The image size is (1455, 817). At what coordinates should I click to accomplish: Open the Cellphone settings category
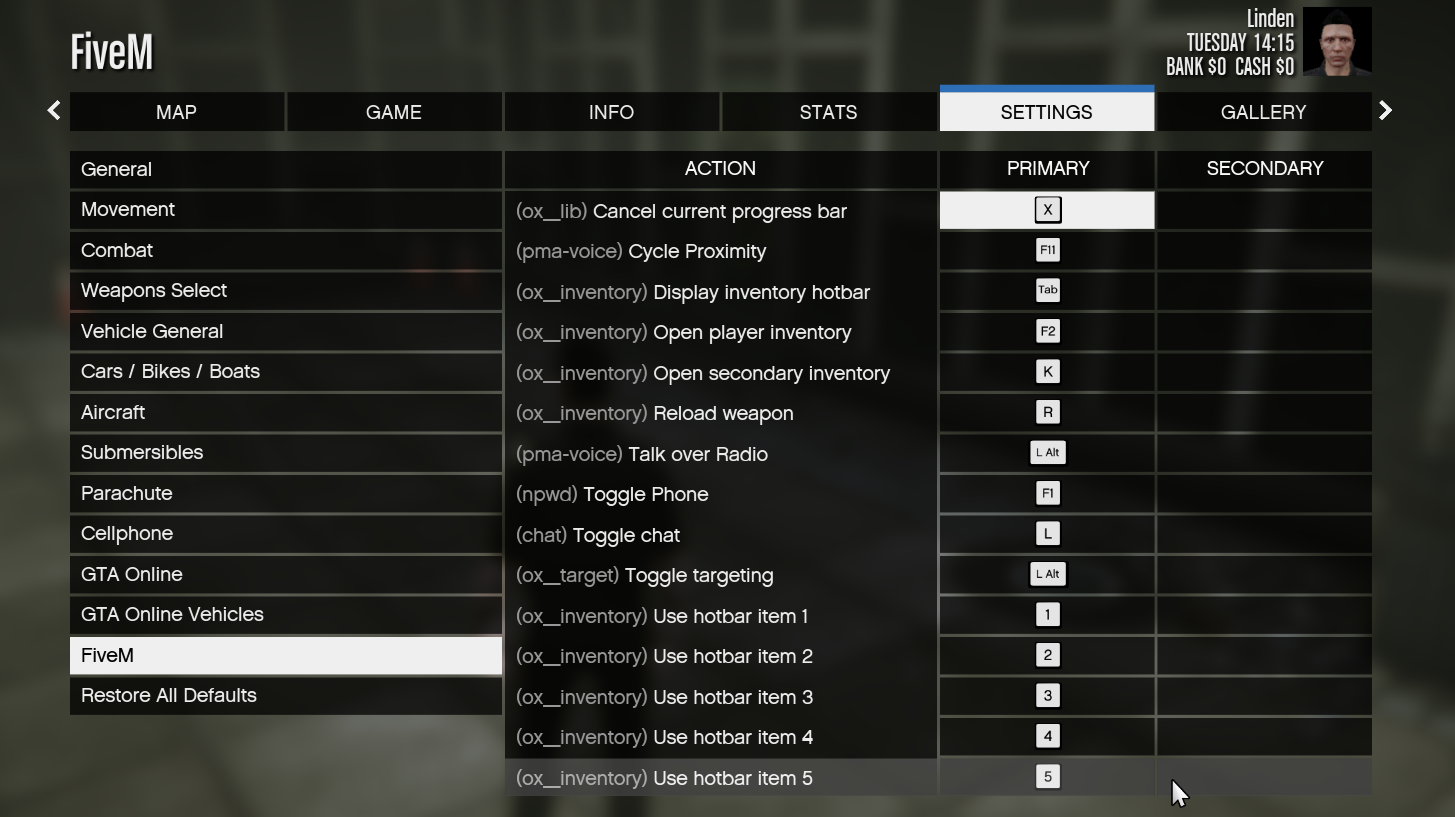286,533
